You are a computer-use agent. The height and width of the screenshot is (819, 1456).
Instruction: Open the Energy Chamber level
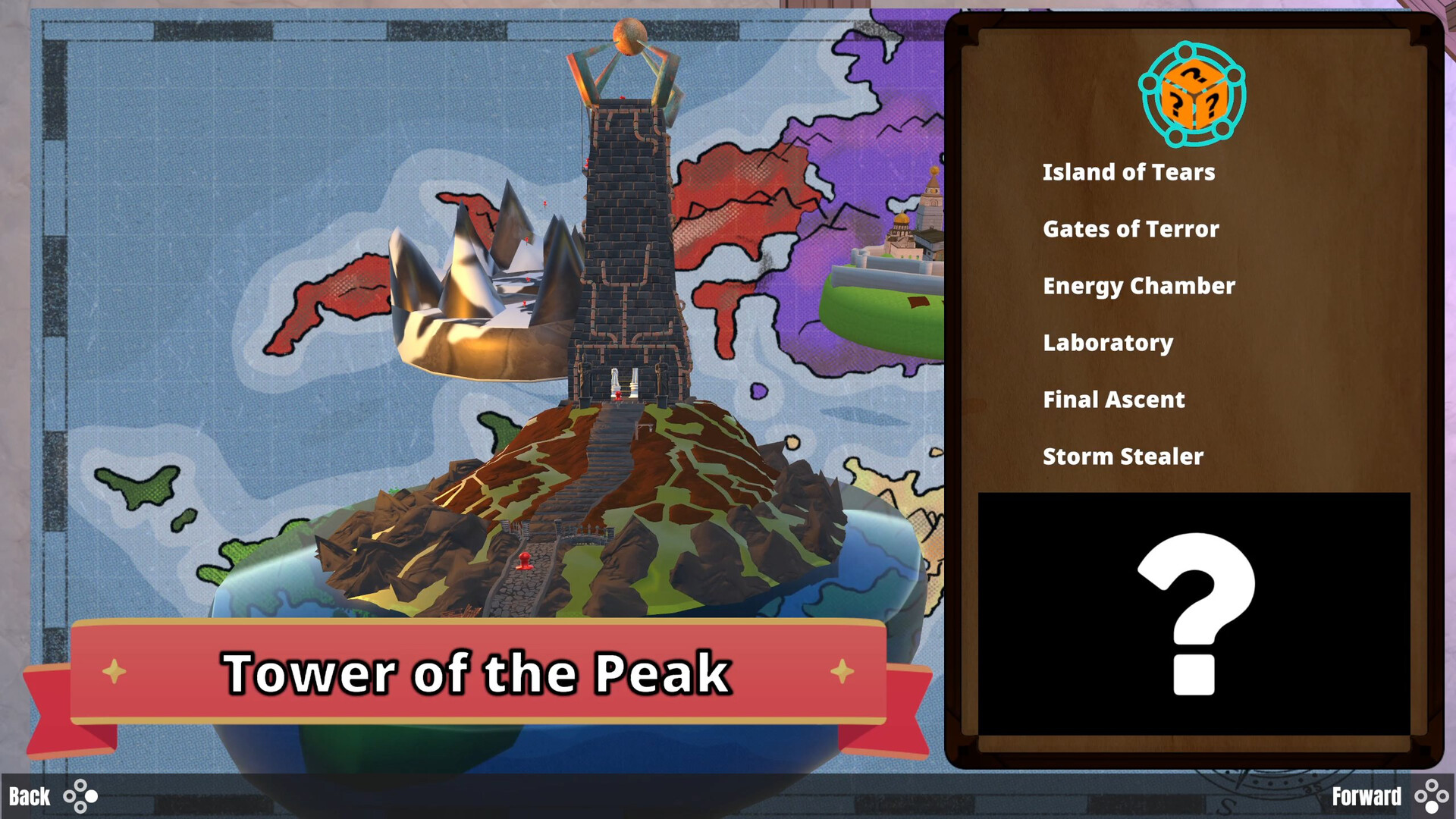pos(1138,285)
